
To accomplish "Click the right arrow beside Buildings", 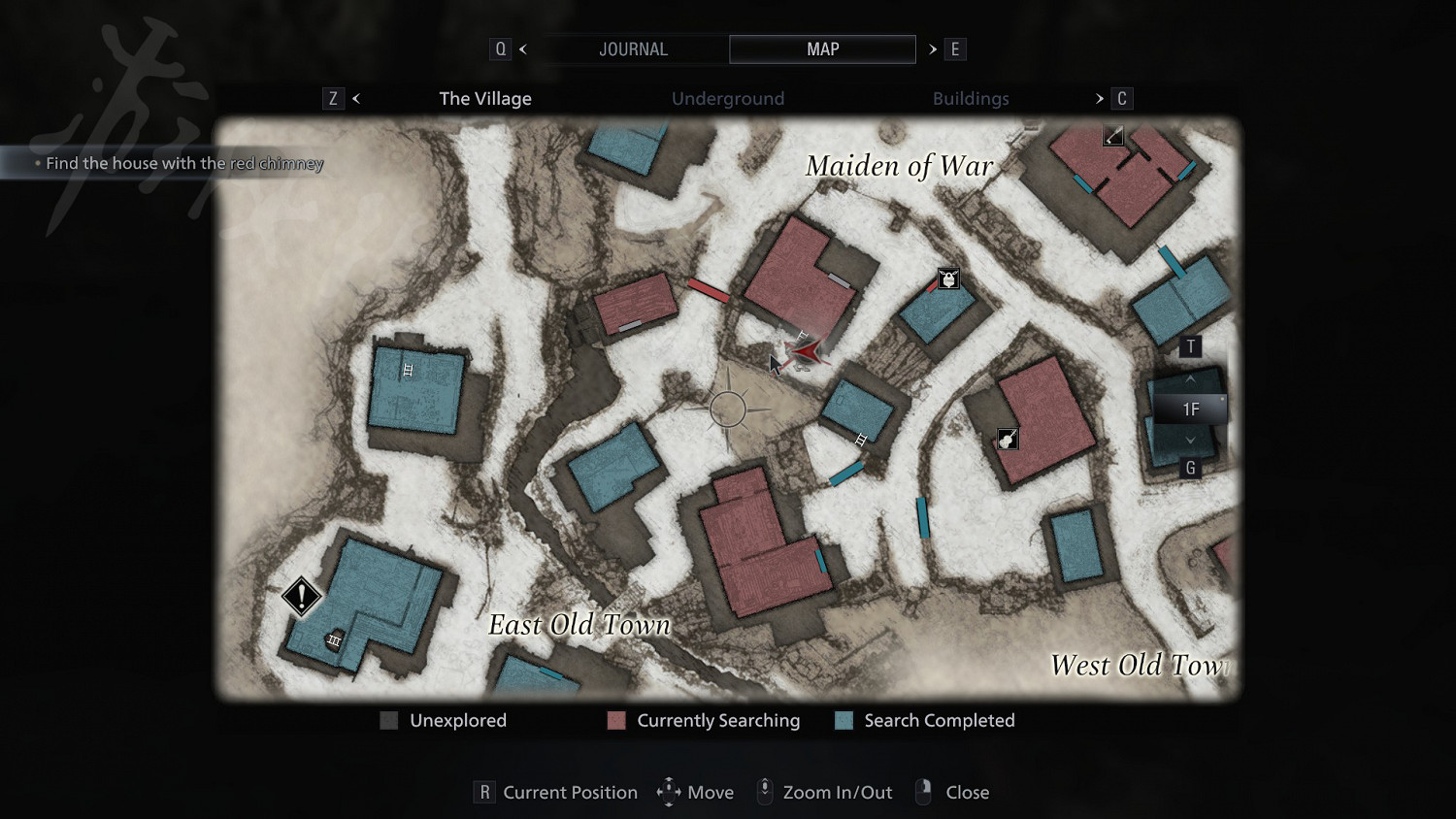I will coord(1099,98).
